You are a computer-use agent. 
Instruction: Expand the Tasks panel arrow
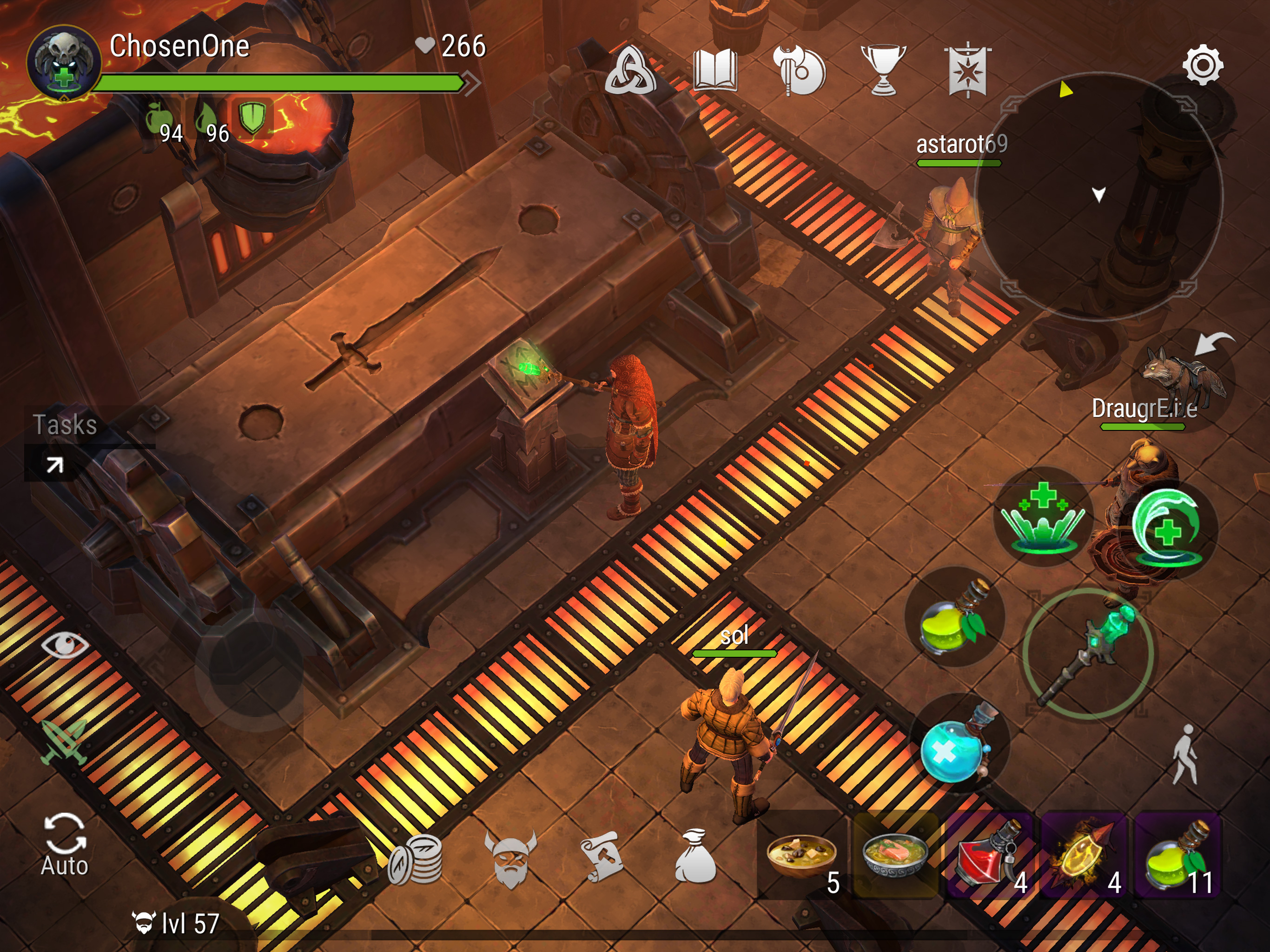(54, 464)
